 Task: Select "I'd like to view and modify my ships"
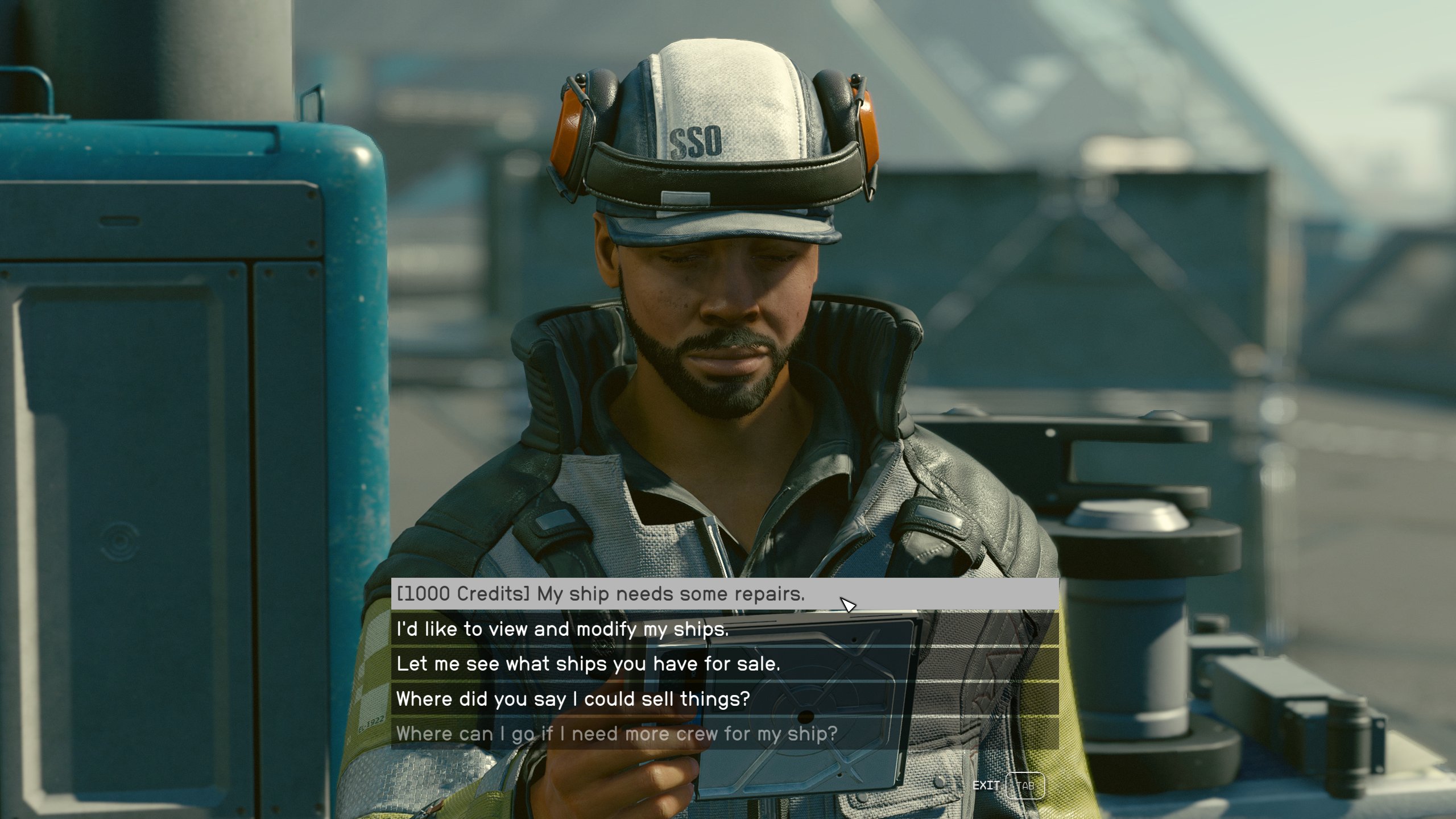(x=562, y=629)
